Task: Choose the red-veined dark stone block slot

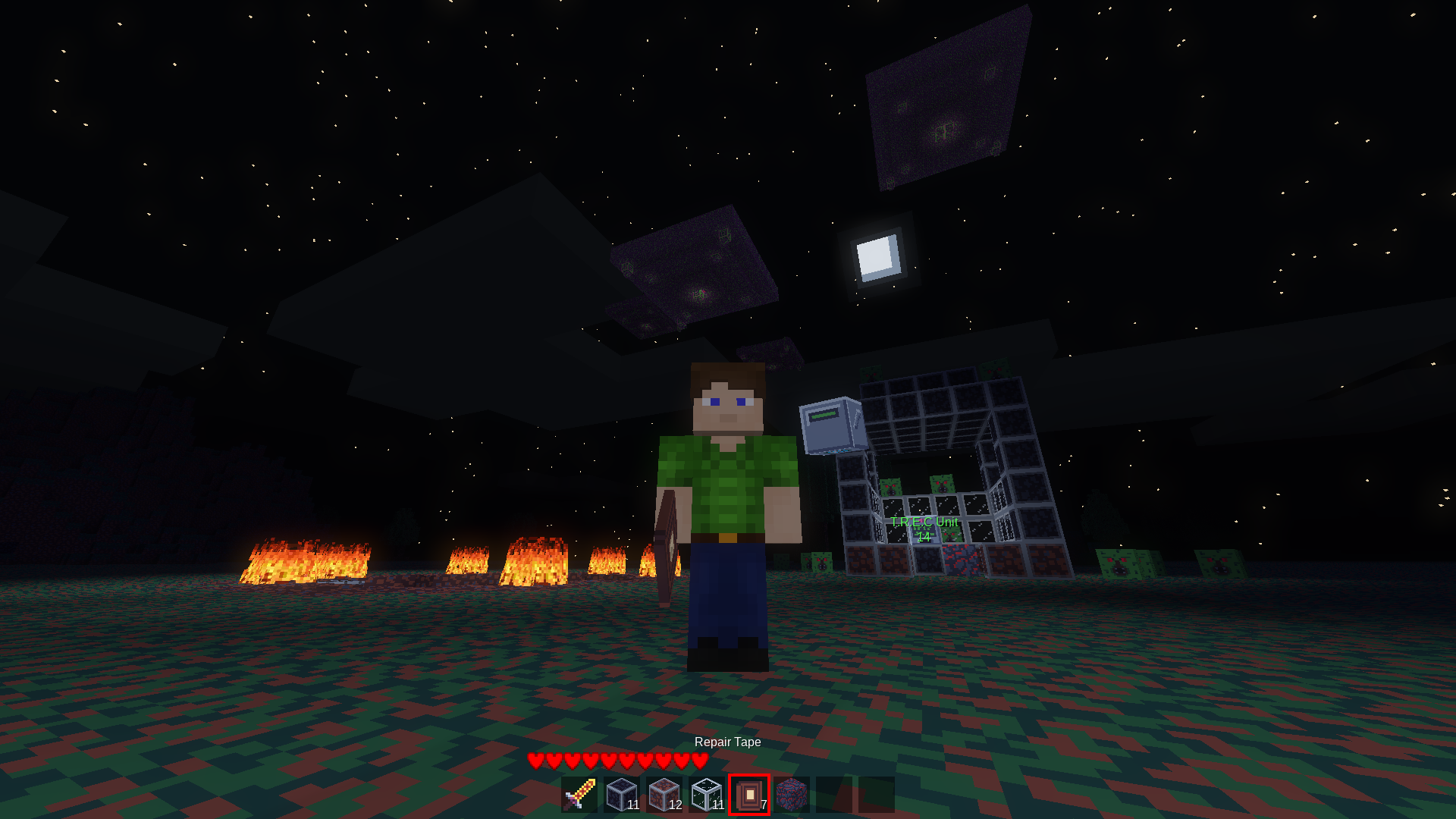Action: pyautogui.click(x=792, y=794)
